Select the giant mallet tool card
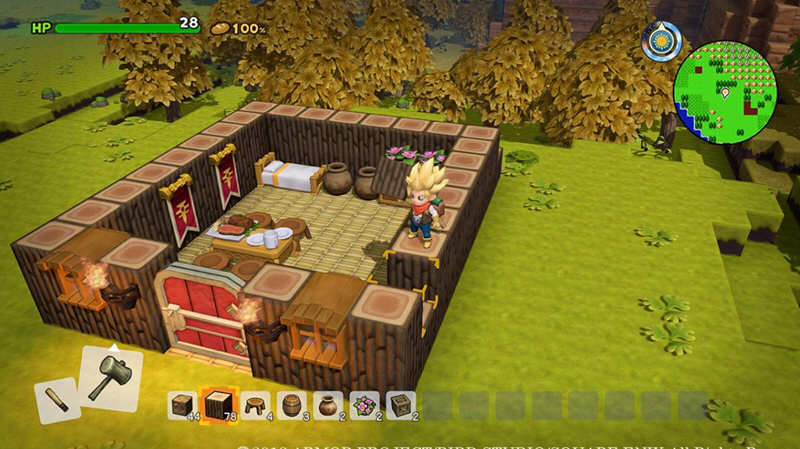800x449 pixels. 110,377
